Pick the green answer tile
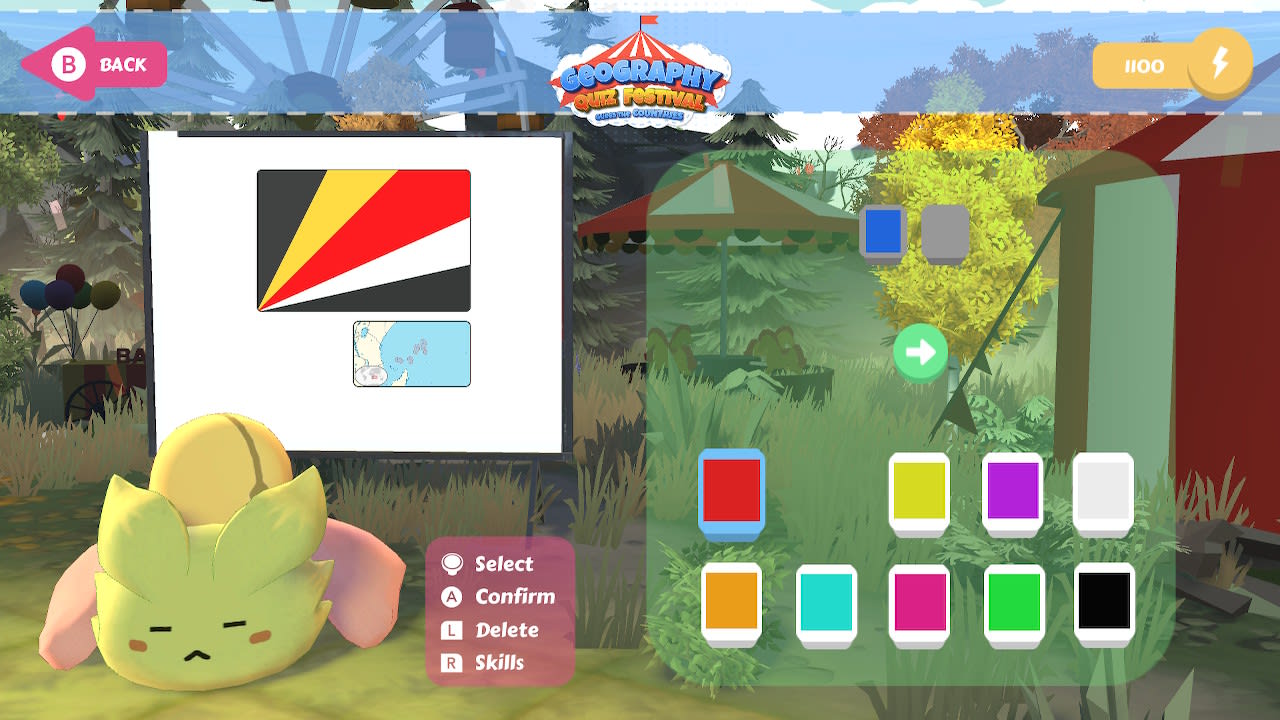 [x=1014, y=600]
